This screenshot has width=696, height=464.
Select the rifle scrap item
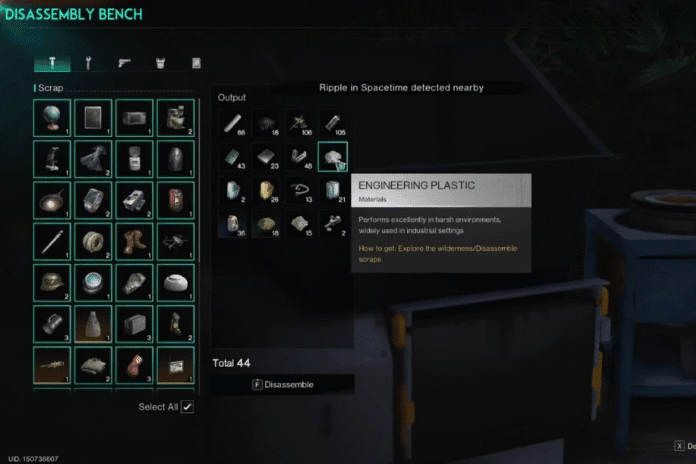coord(52,365)
